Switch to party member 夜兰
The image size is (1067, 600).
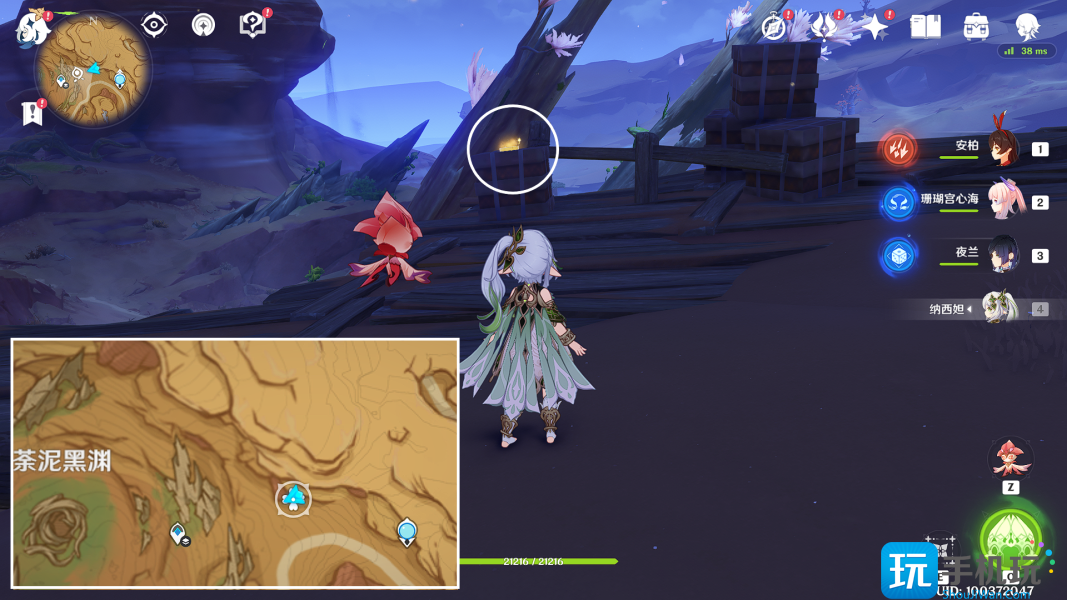tap(1001, 255)
